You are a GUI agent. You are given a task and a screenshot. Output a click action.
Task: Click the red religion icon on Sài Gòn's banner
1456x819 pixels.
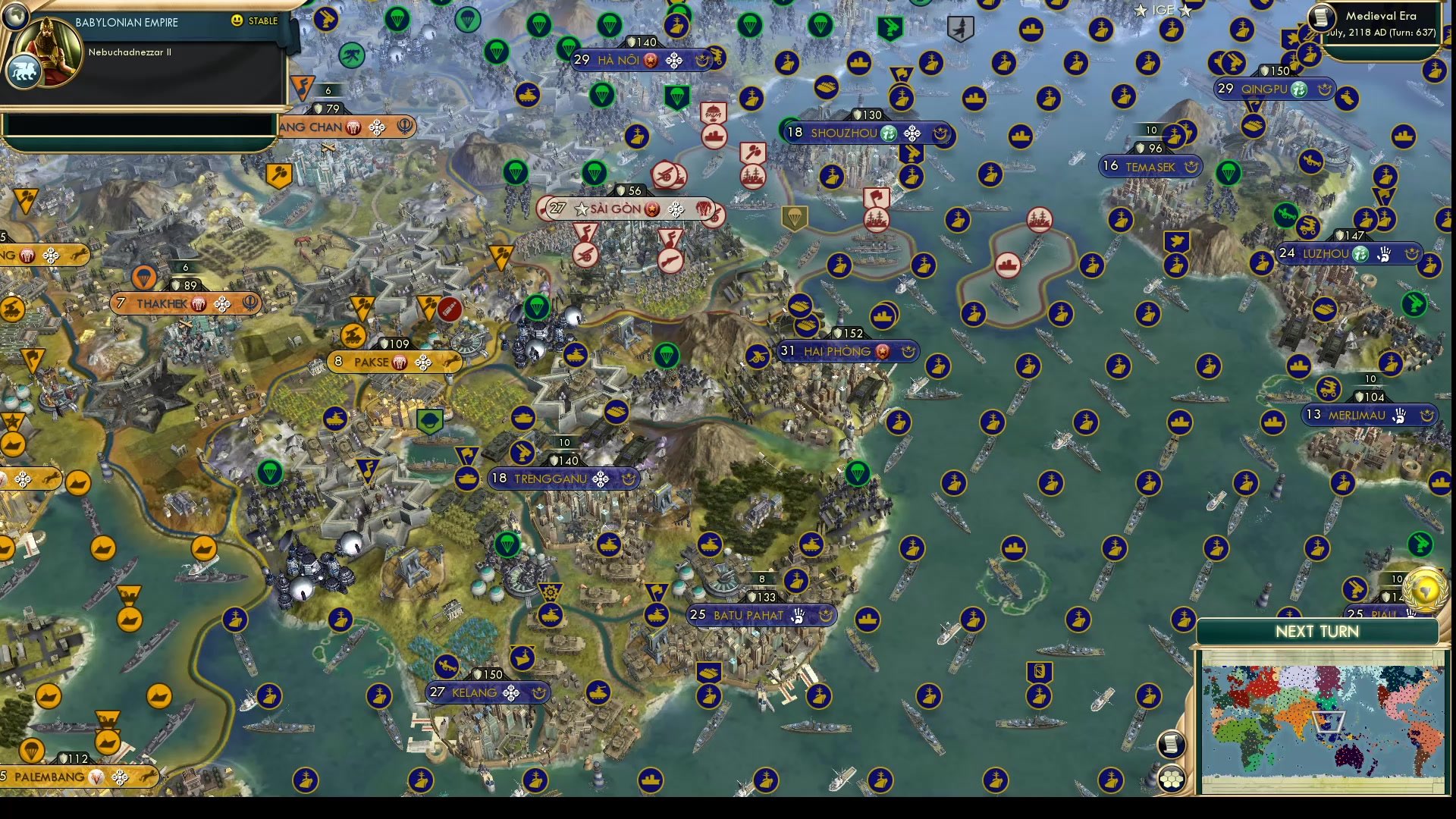pos(651,210)
